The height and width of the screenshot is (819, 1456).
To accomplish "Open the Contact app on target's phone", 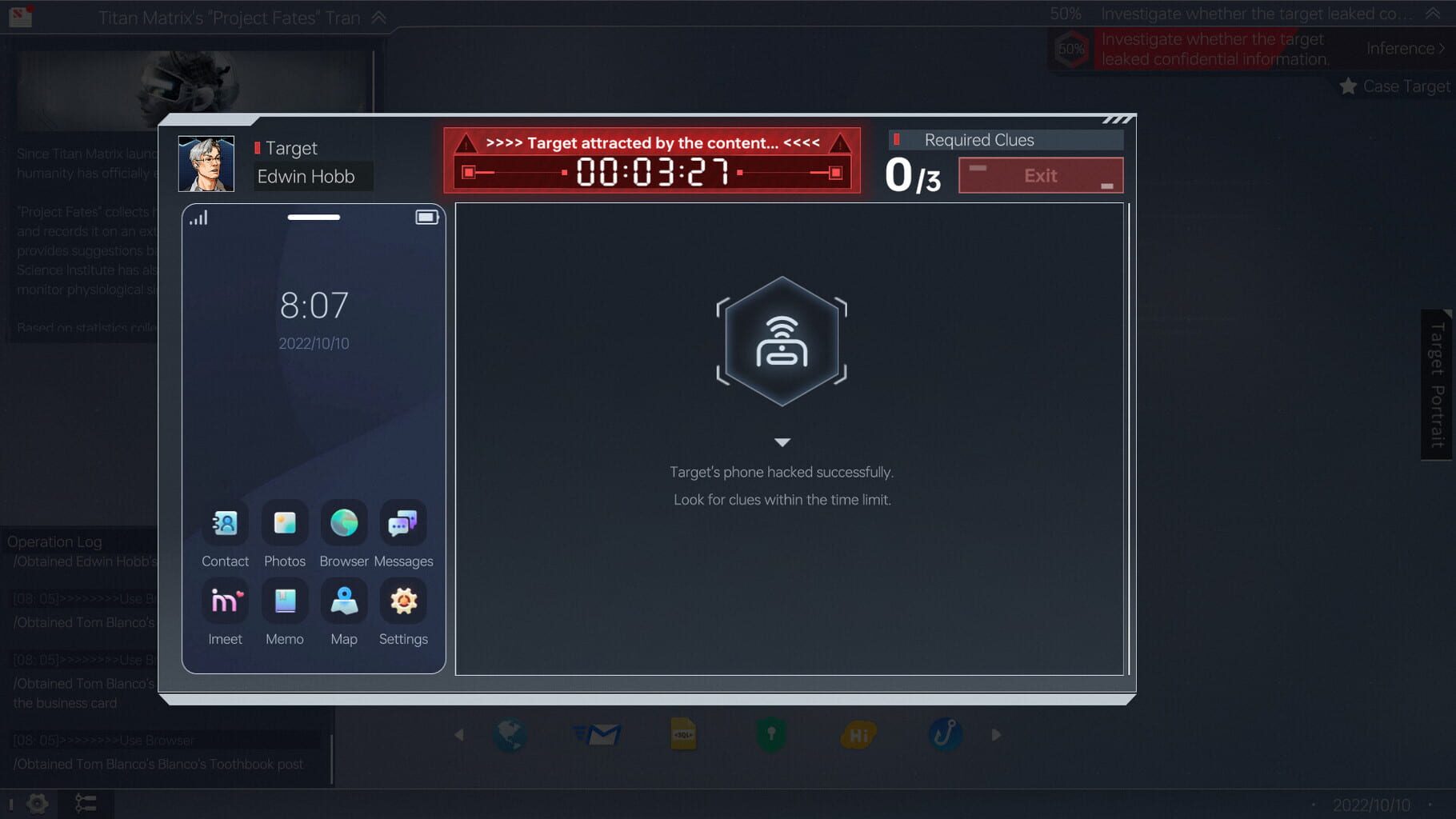I will pyautogui.click(x=225, y=525).
